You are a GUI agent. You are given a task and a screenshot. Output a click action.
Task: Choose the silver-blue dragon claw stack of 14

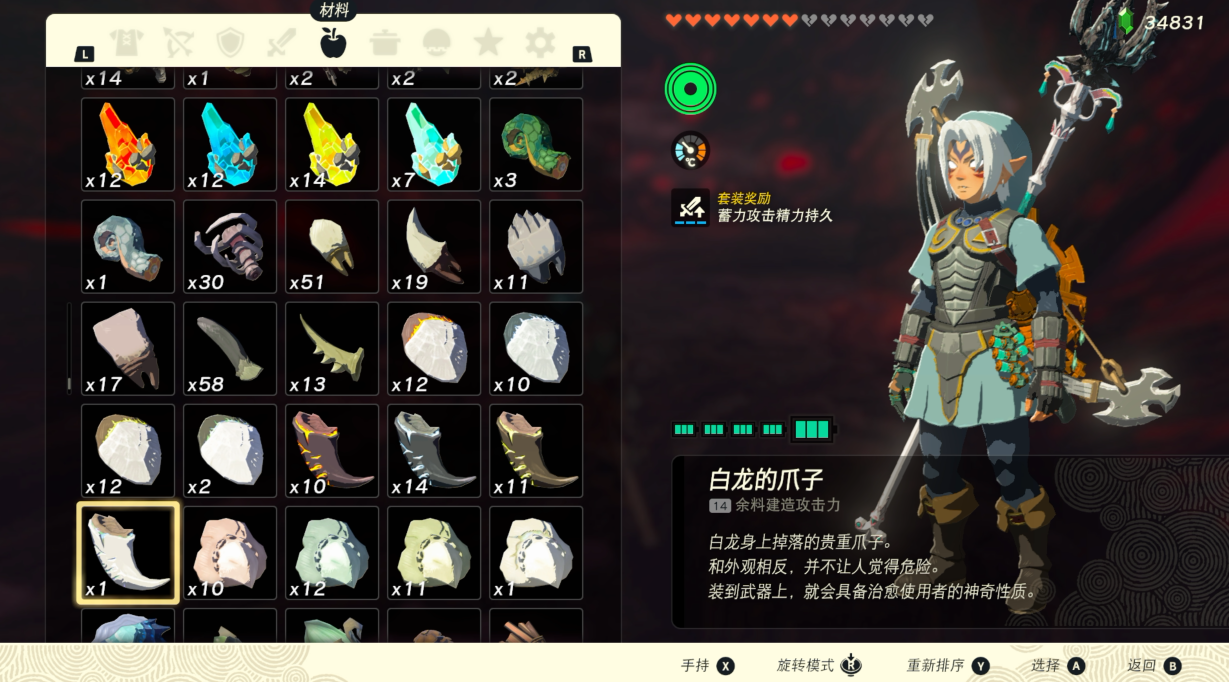pyautogui.click(x=434, y=450)
